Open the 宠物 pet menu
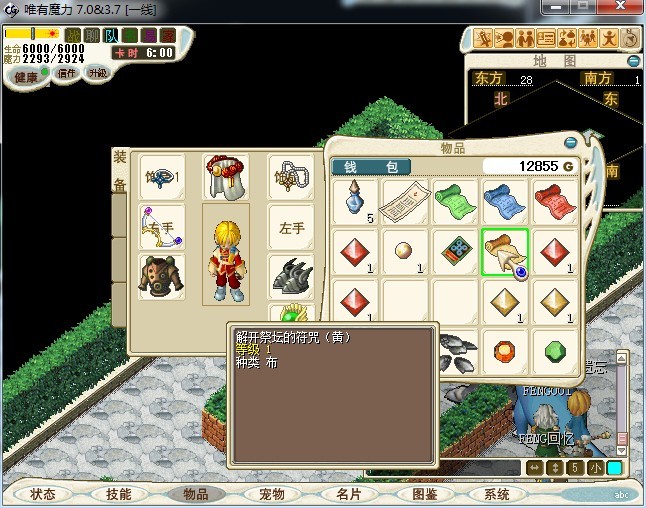 click(x=271, y=494)
